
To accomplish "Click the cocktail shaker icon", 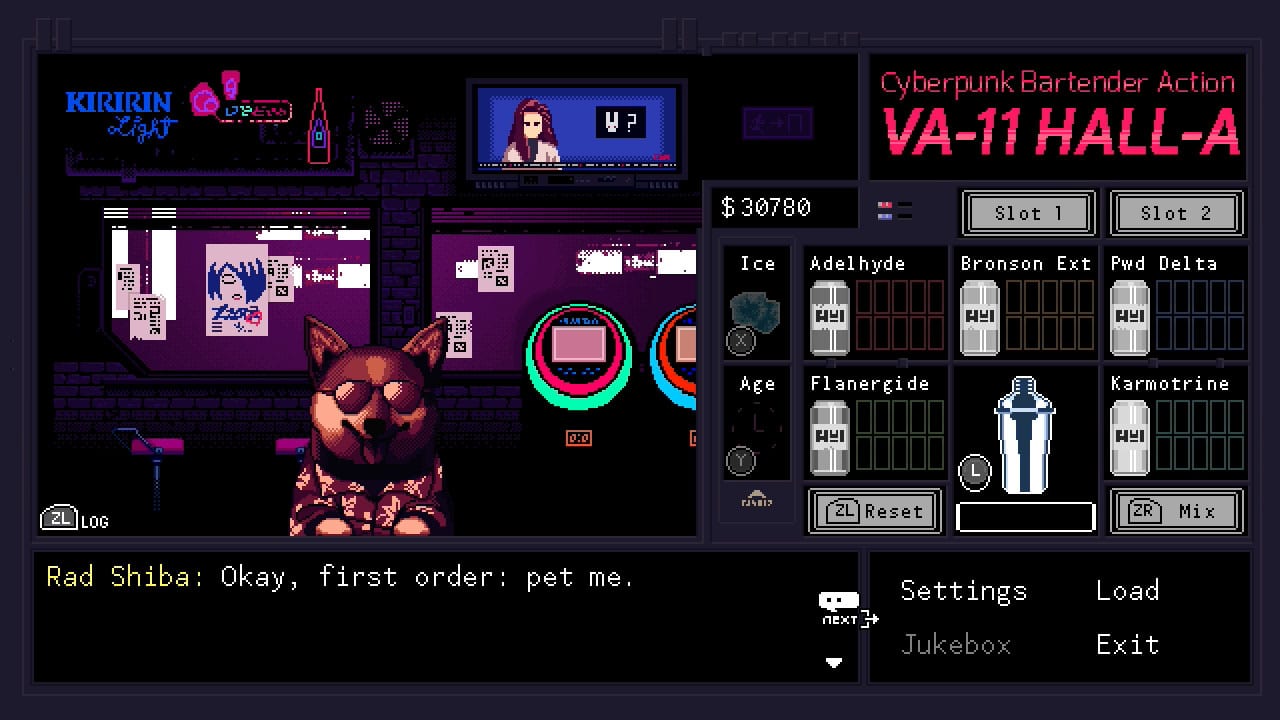I will 1025,435.
